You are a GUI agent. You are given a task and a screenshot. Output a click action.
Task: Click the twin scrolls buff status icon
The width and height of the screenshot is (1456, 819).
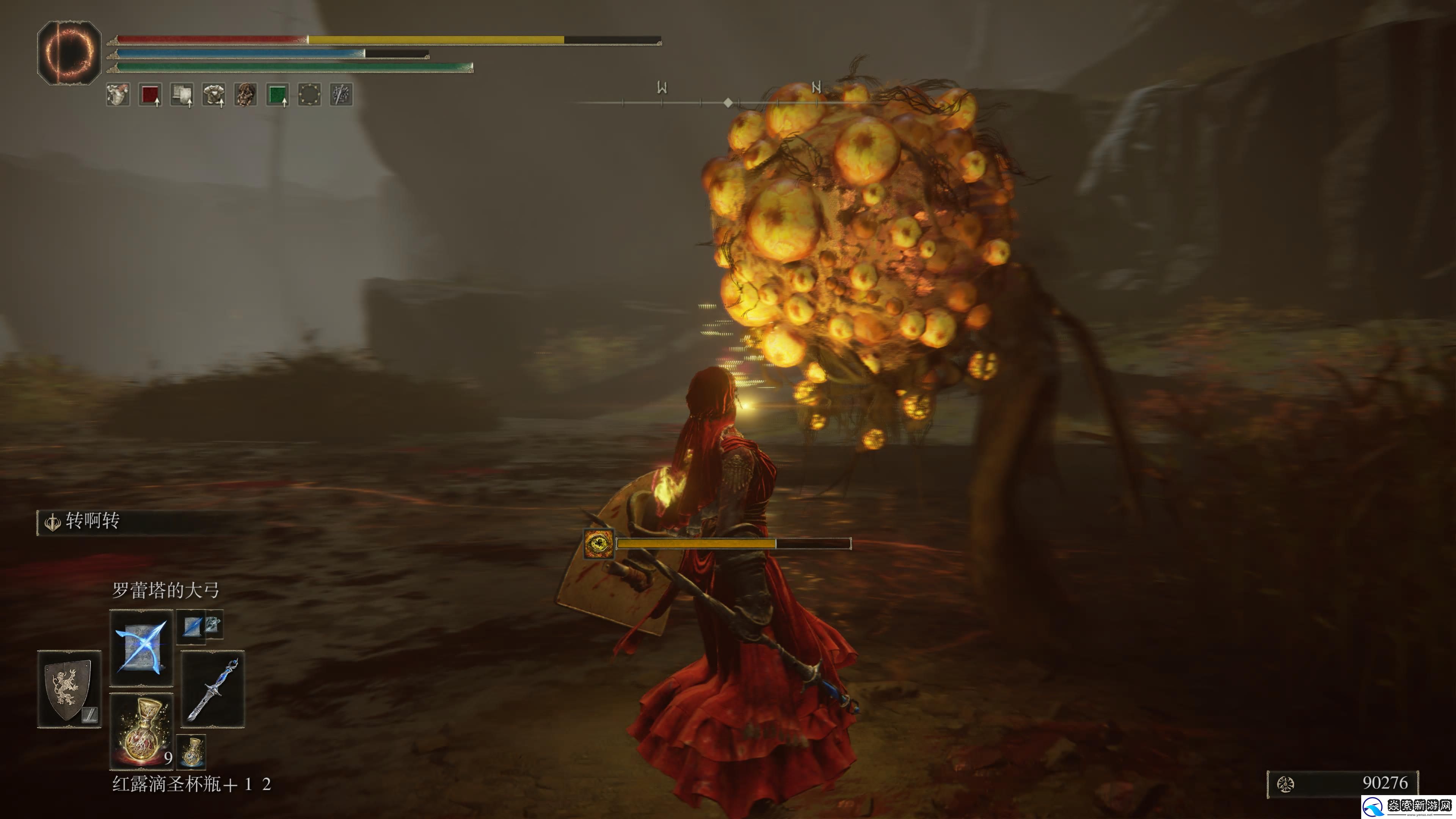point(182,94)
